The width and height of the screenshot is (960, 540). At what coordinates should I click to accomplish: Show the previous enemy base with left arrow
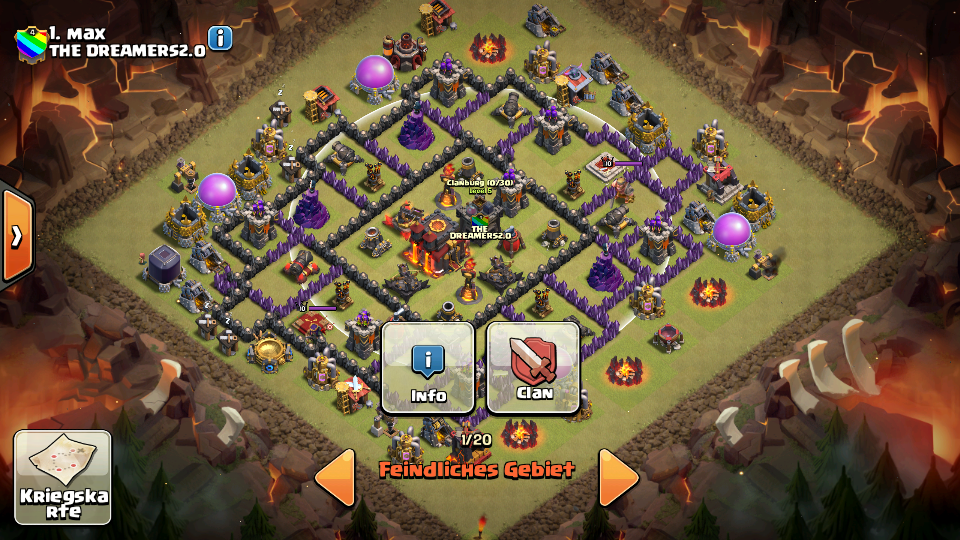click(x=335, y=477)
